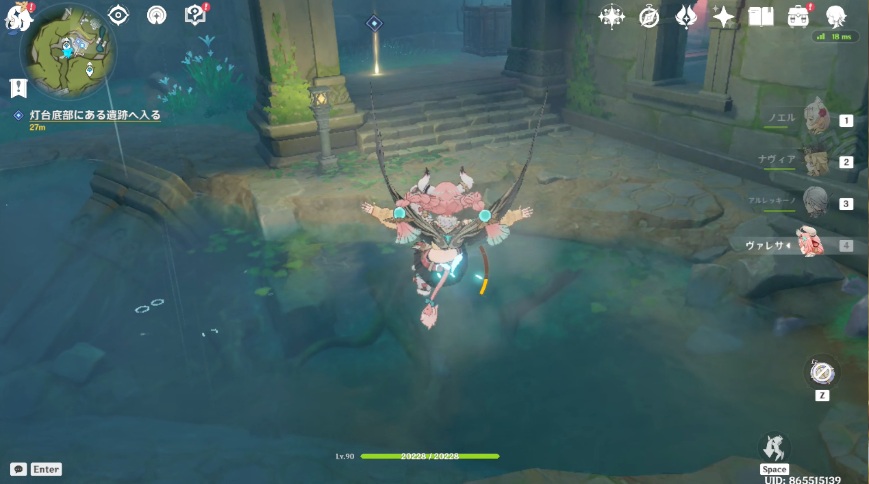The width and height of the screenshot is (869, 484).
Task: Open the eye-shaped icon beside the minimap
Action: (x=119, y=15)
